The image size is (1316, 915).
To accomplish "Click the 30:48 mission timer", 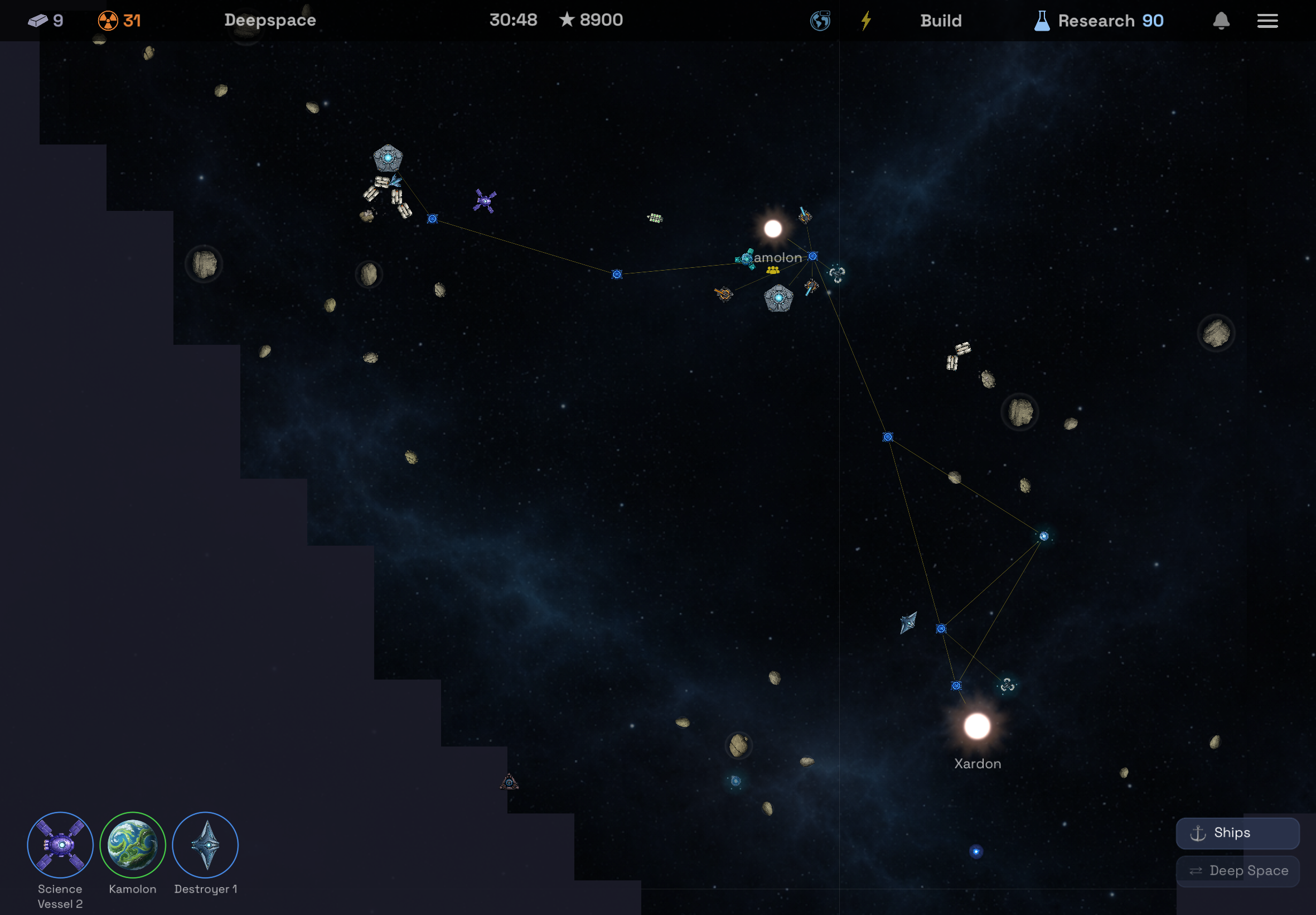I will tap(513, 19).
